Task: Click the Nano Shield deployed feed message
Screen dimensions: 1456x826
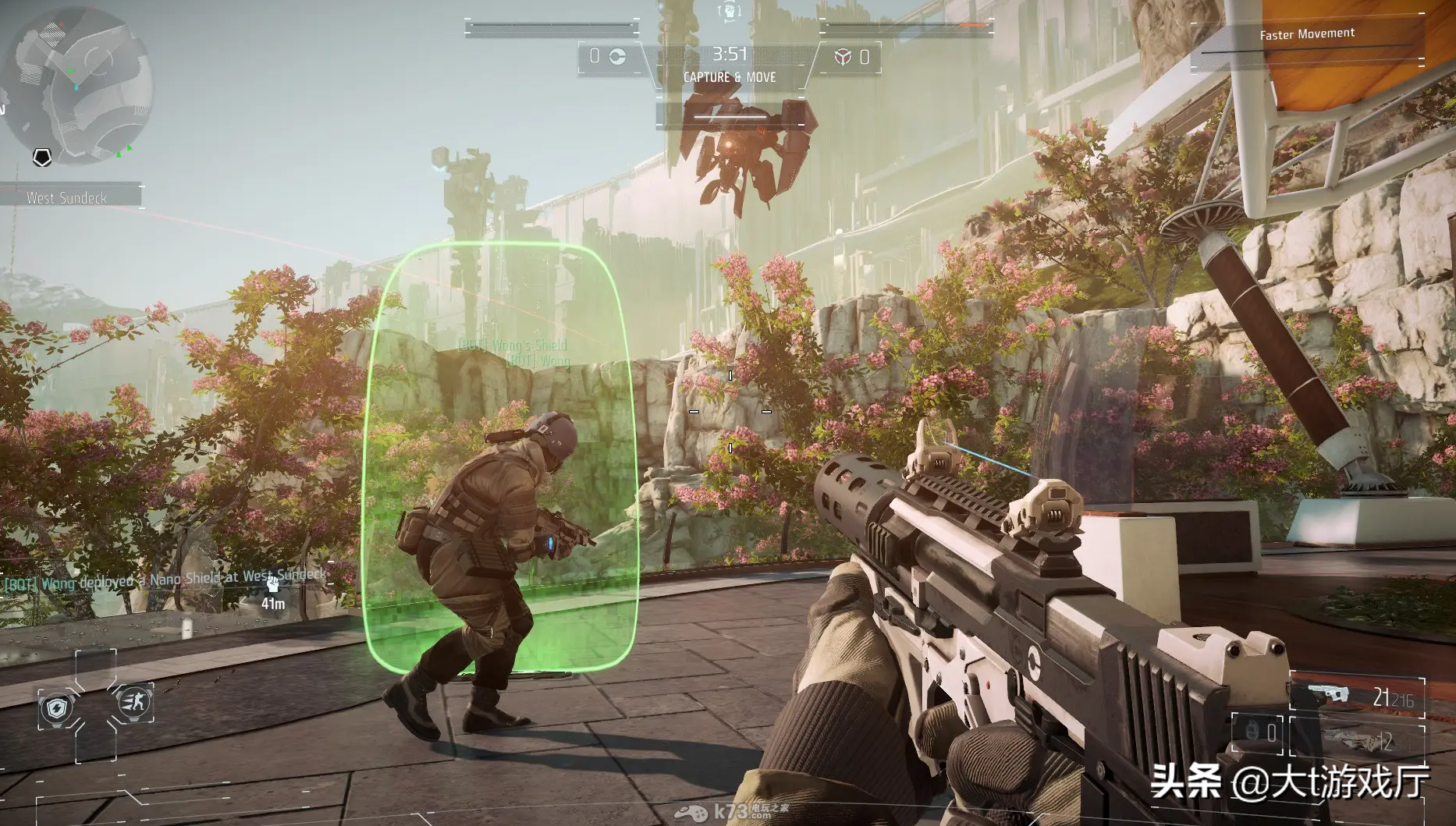Action: pos(165,580)
